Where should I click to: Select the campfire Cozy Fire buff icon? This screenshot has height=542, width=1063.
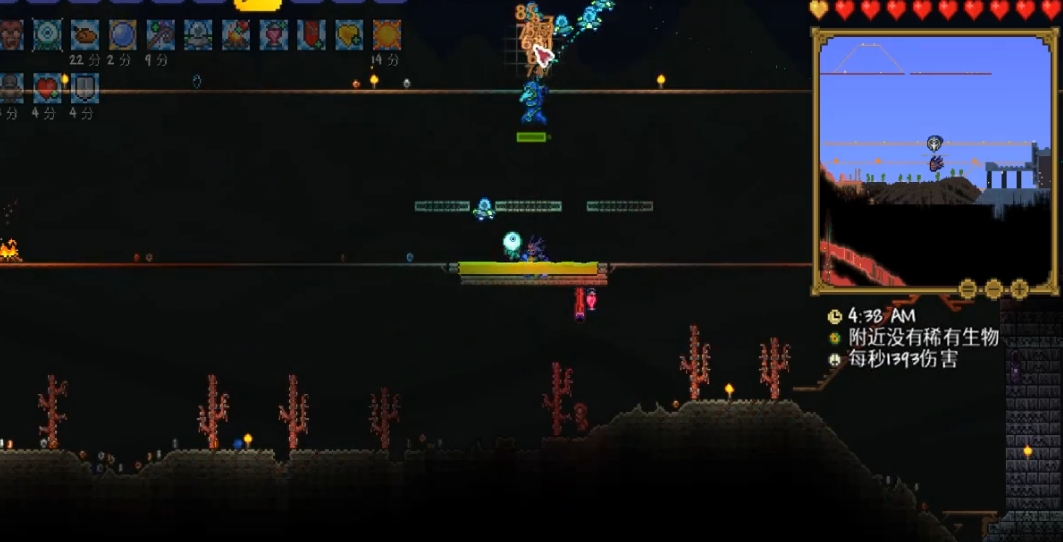tap(236, 35)
